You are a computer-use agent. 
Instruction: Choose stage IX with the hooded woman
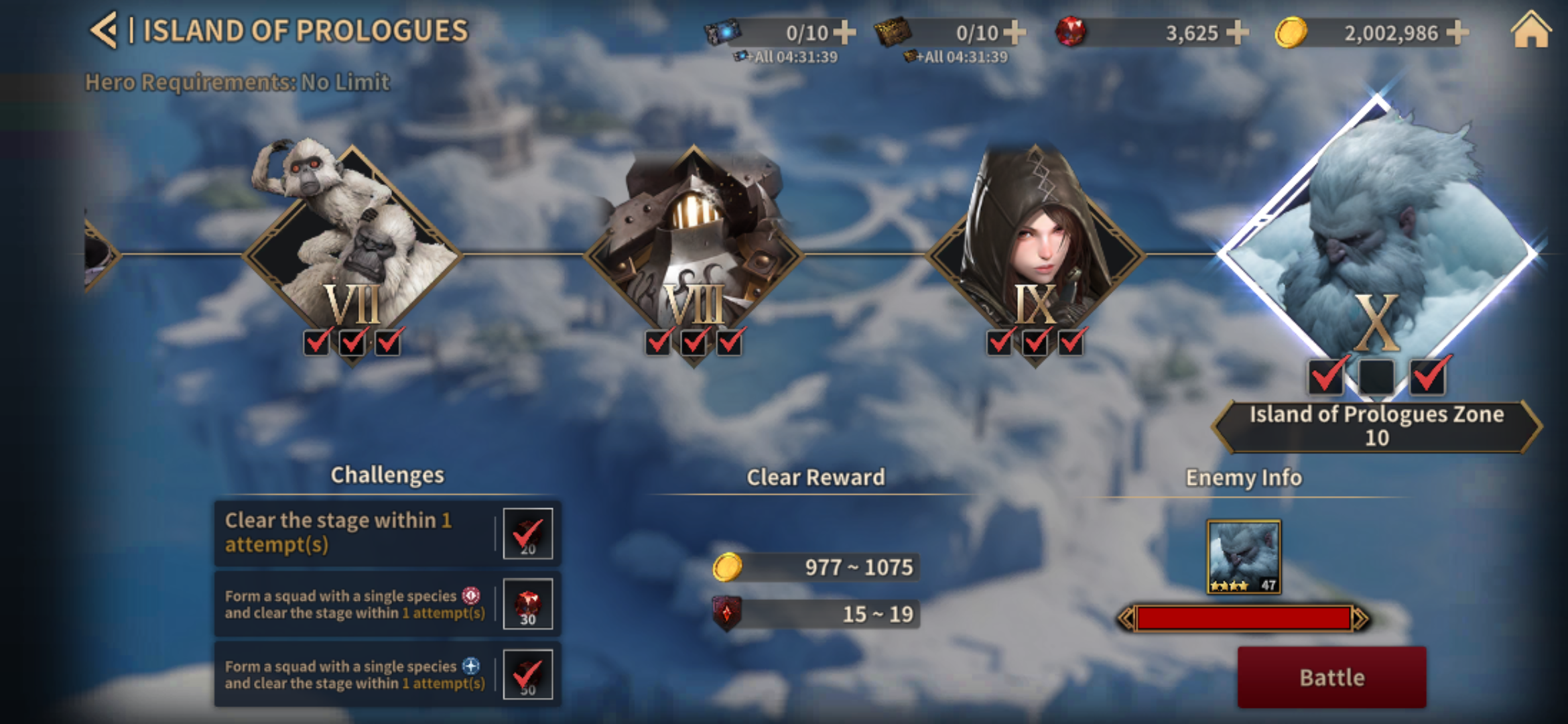[x=1035, y=253]
